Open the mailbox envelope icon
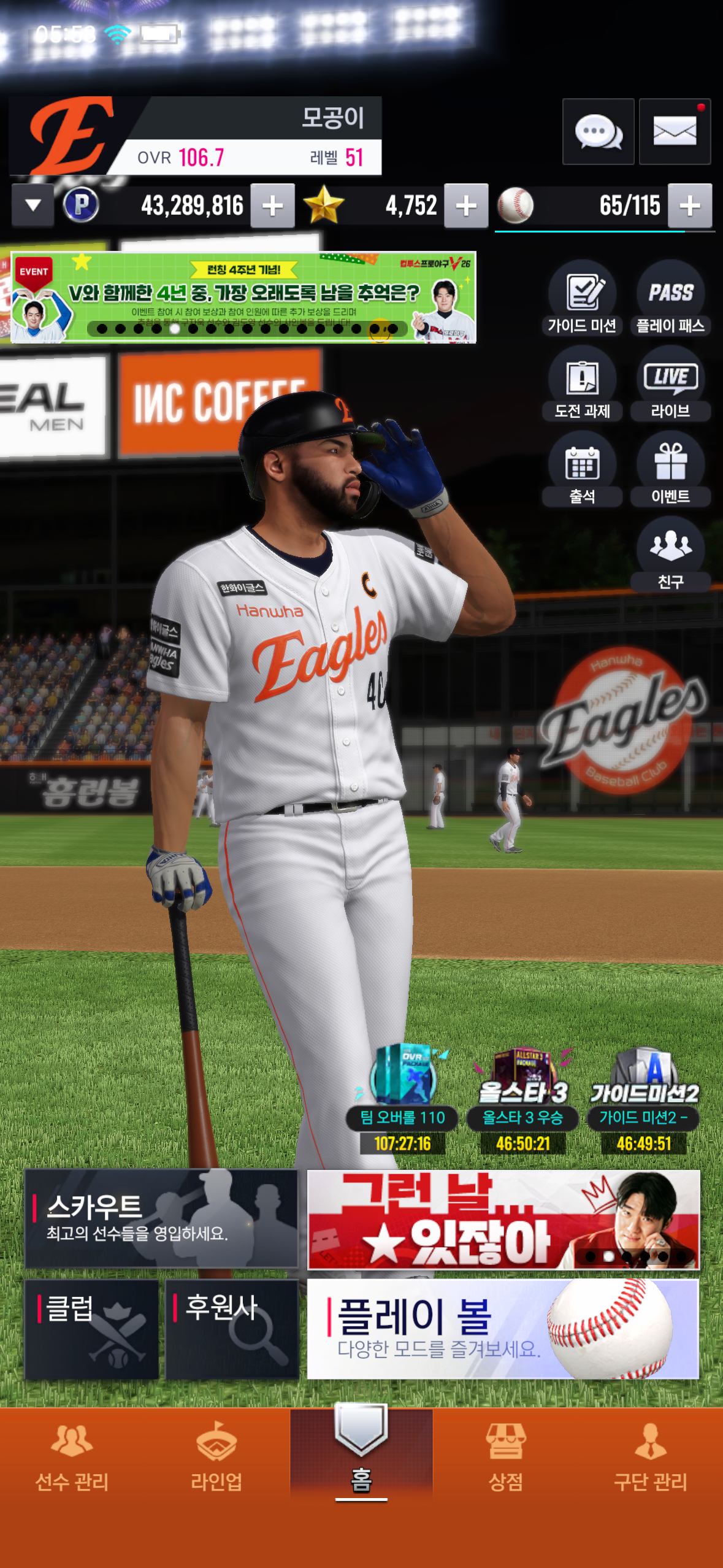Image resolution: width=723 pixels, height=1568 pixels. pyautogui.click(x=675, y=131)
